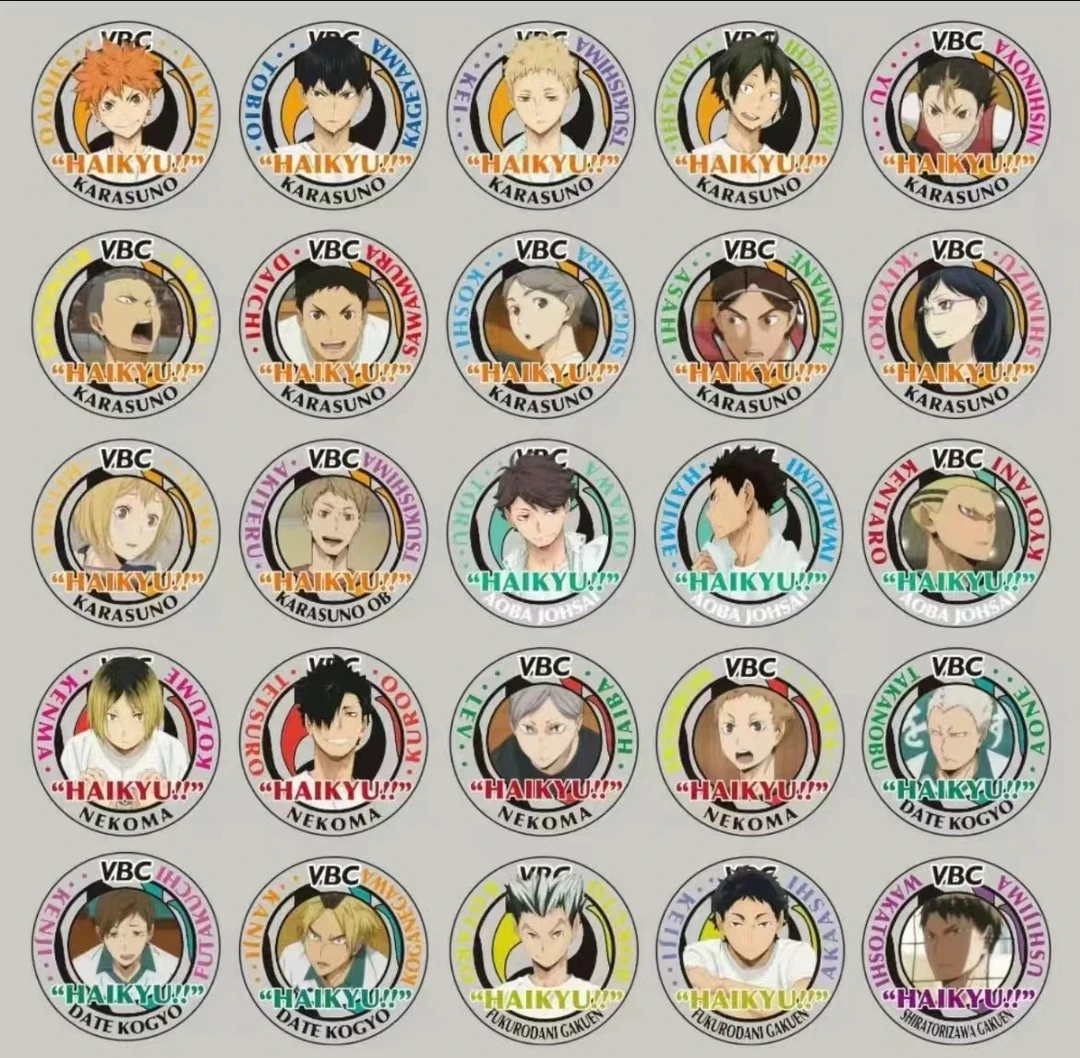This screenshot has height=1058, width=1080.
Task: Choose the Tobio Kageyama badge
Action: coord(333,117)
